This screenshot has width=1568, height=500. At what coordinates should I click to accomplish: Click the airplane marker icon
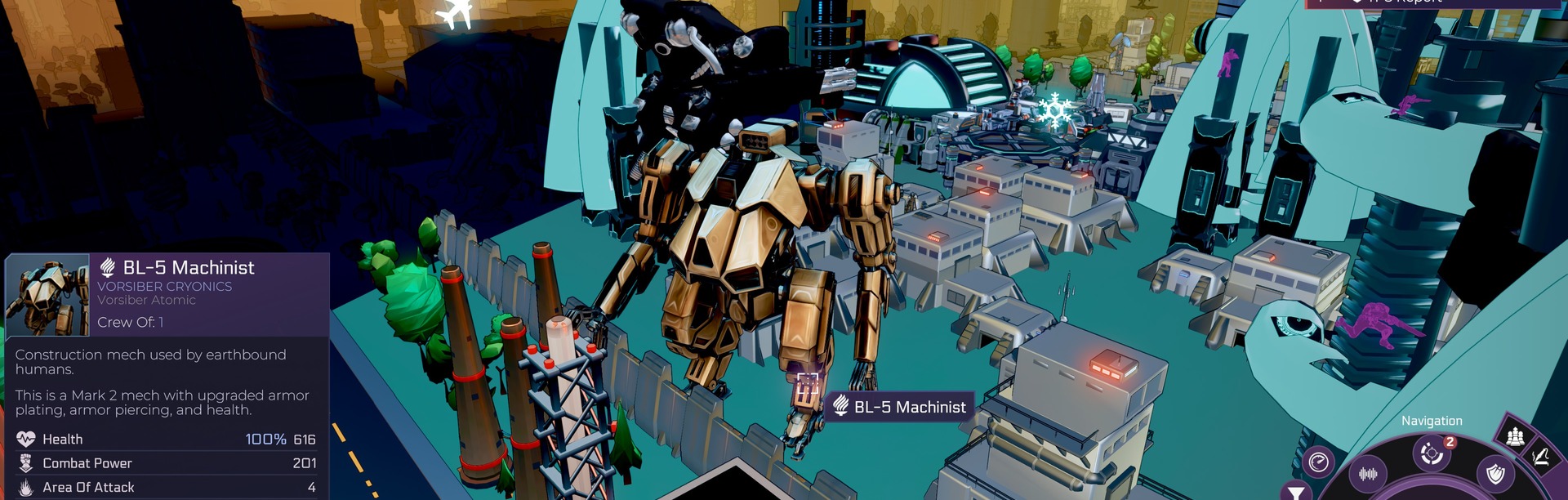(x=454, y=14)
